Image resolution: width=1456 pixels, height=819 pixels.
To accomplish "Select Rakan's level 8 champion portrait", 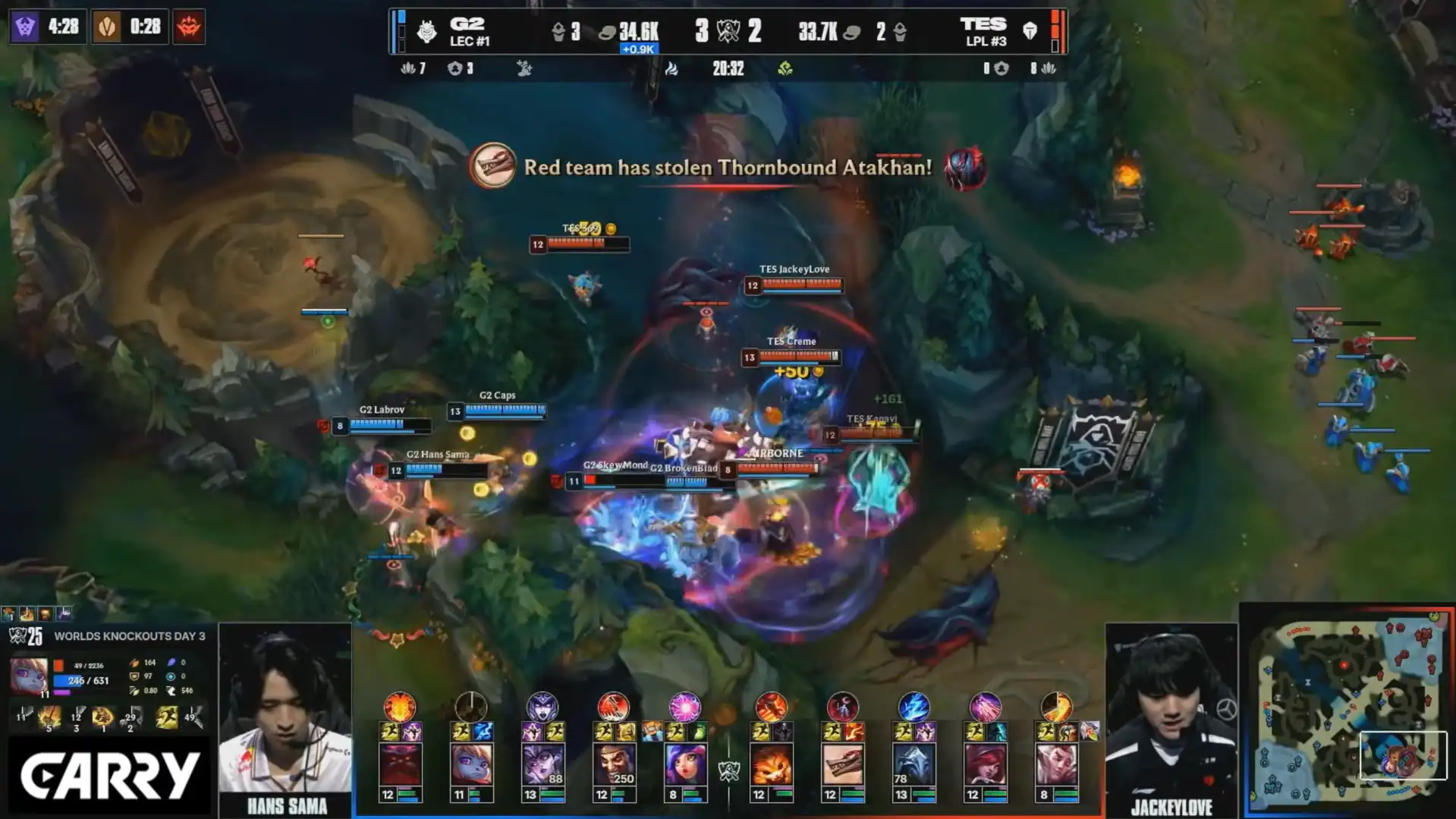I will coord(1056,763).
